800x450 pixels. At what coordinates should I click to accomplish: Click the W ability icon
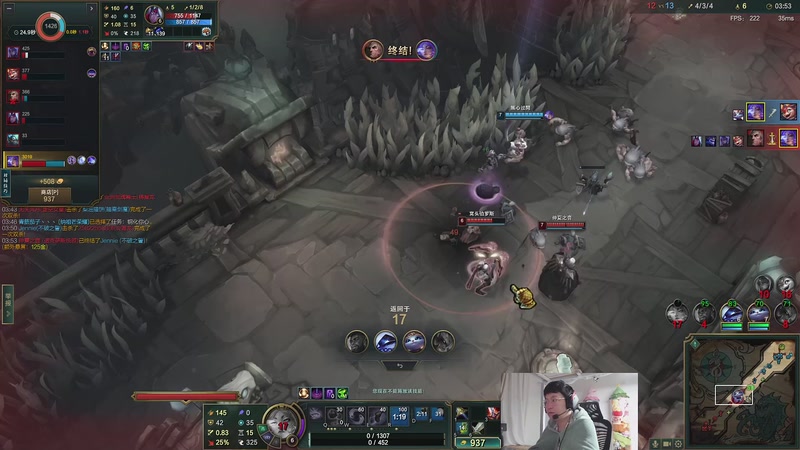(x=357, y=415)
